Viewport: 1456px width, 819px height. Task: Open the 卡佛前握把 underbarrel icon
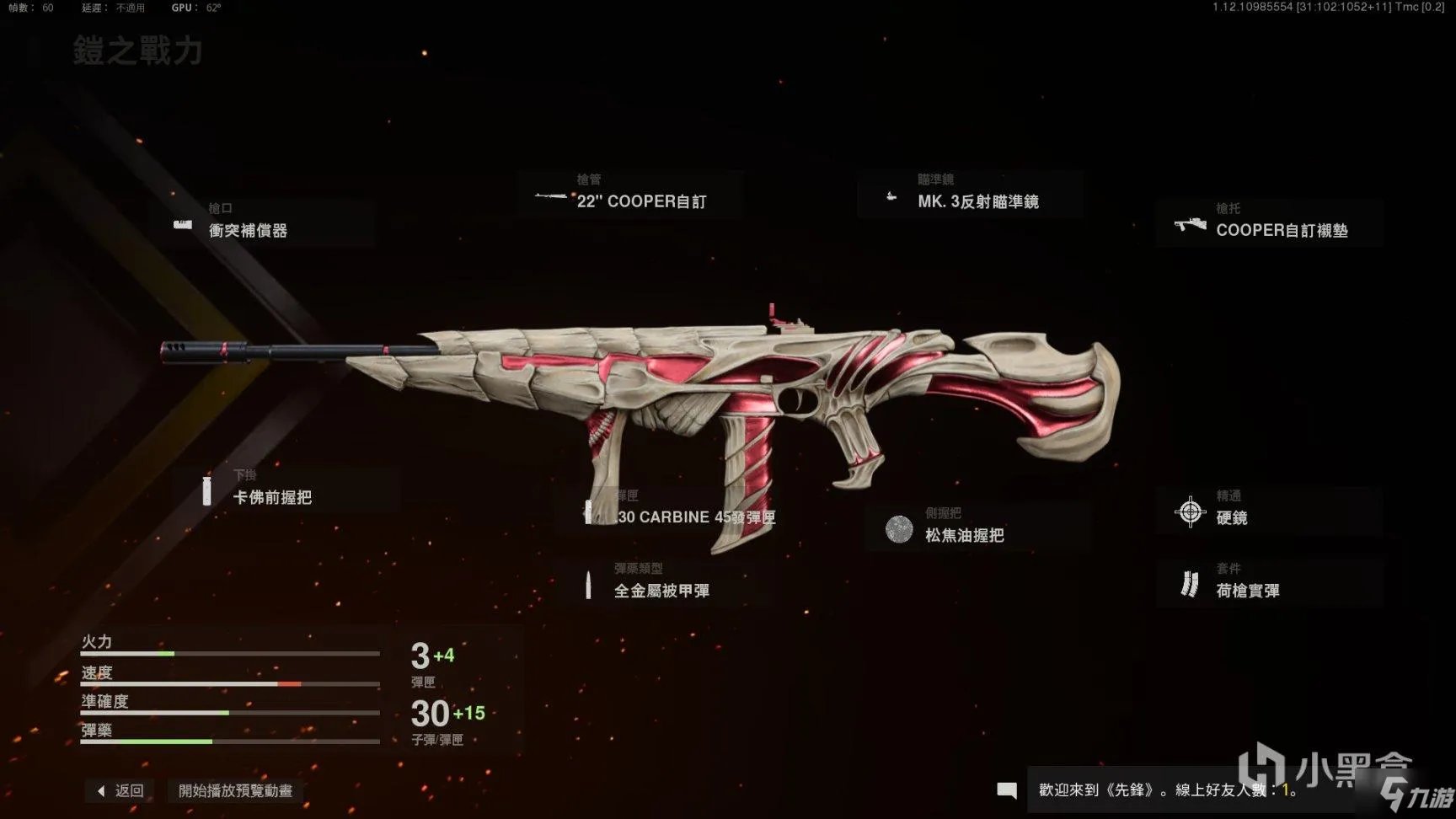tap(206, 490)
